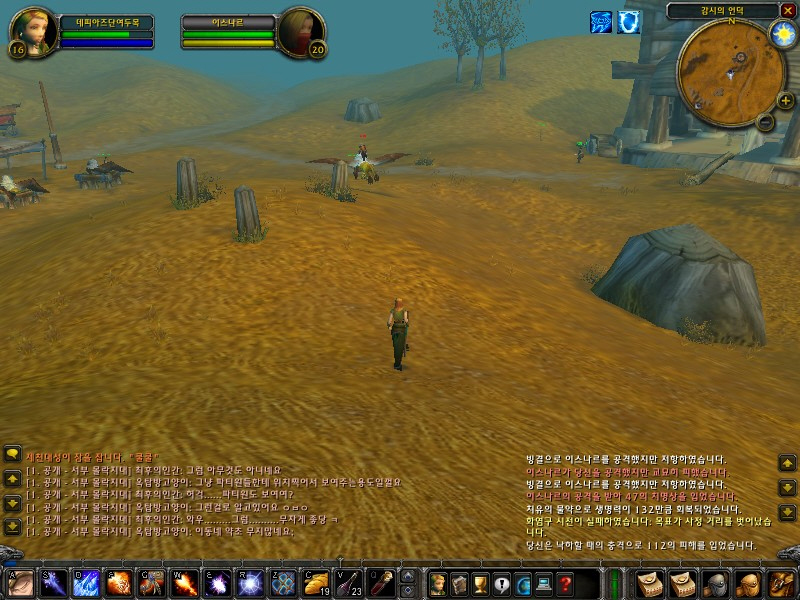The height and width of the screenshot is (600, 800).
Task: Select the player portrait at level 16
Action: coord(34,32)
